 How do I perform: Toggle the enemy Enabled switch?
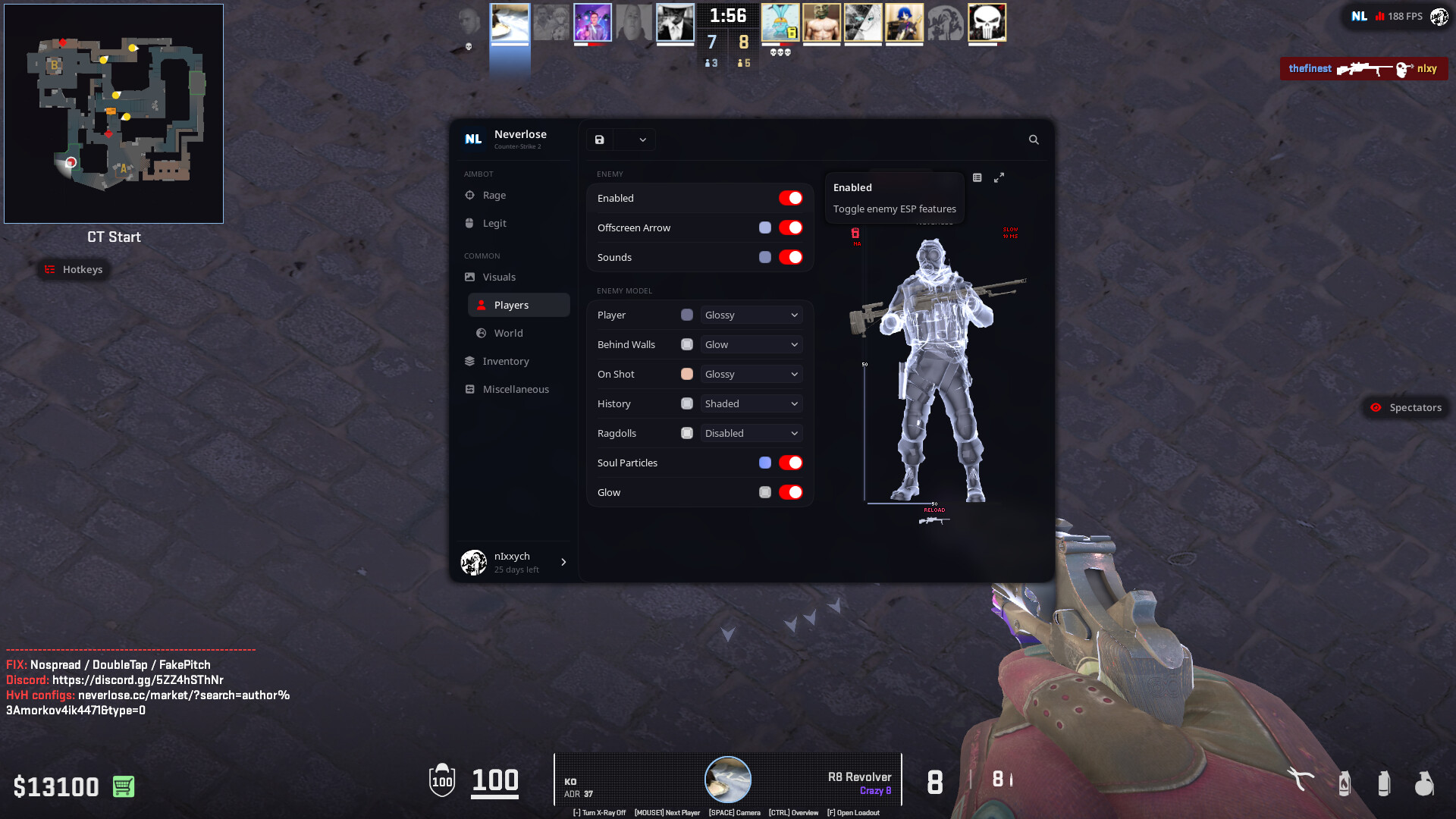[x=790, y=198]
